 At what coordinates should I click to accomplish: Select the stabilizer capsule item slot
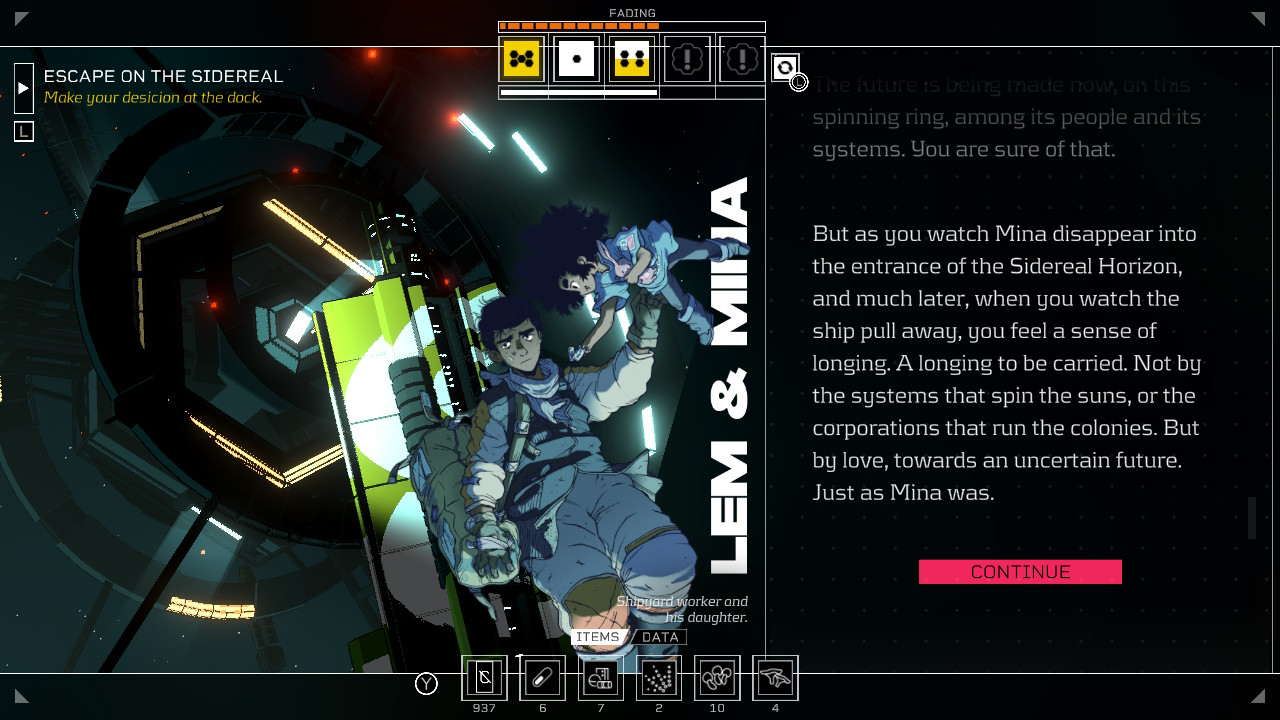542,679
